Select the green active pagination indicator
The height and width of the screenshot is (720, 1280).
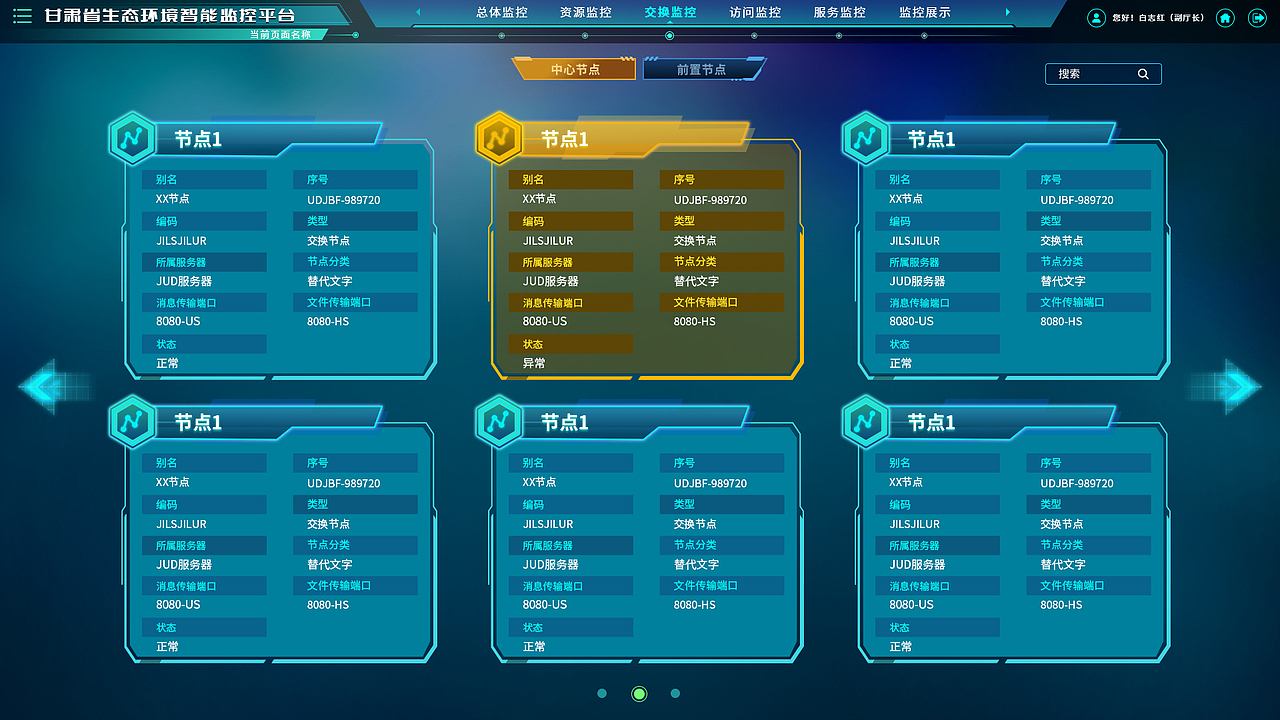[x=638, y=693]
